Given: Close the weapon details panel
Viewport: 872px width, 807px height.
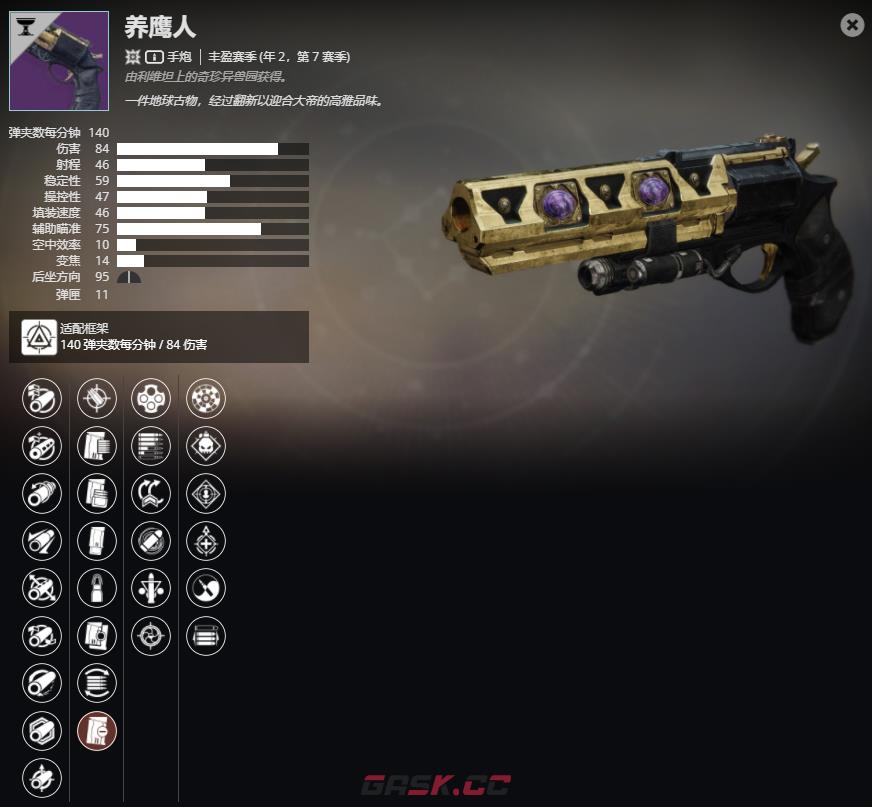Looking at the screenshot, I should click(x=852, y=25).
